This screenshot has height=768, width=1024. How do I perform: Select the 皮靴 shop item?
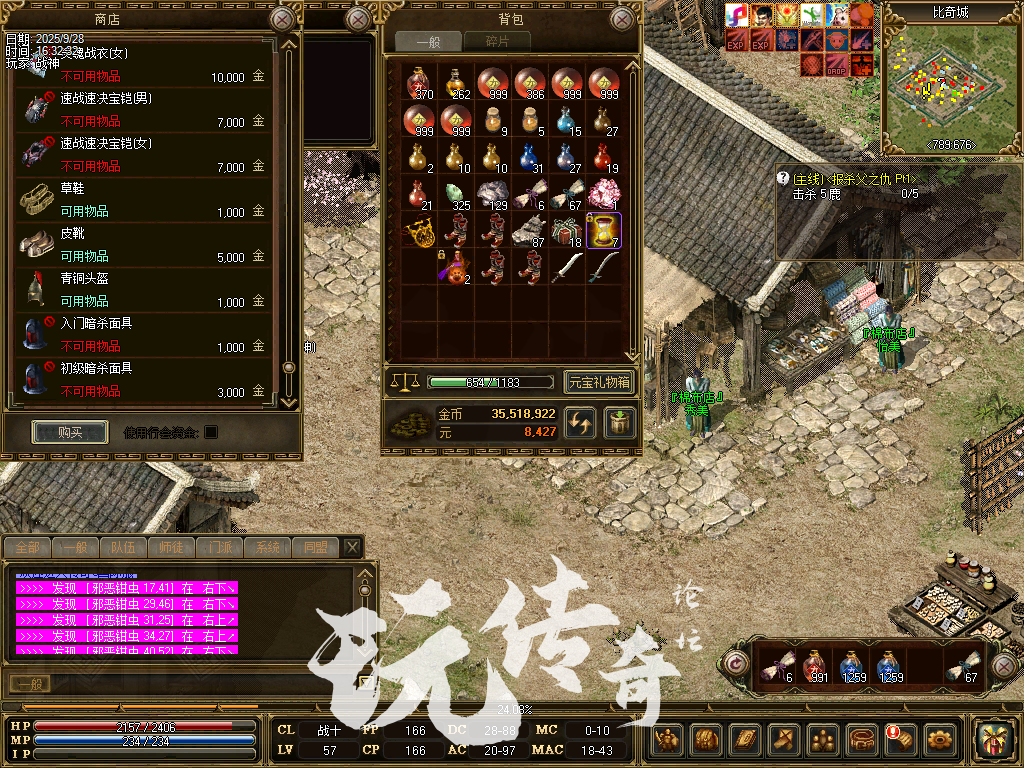pyautogui.click(x=140, y=245)
